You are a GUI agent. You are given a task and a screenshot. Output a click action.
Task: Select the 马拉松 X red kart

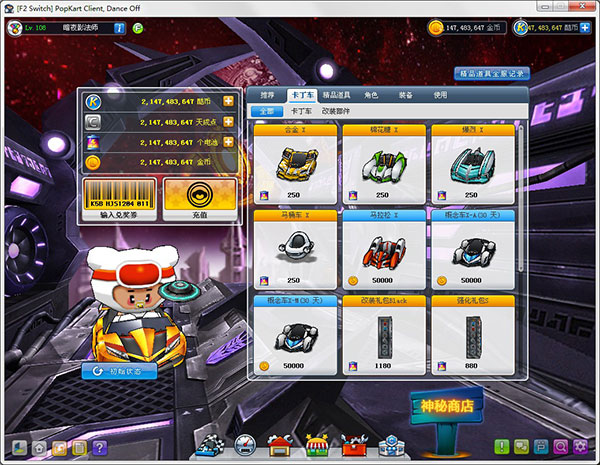[x=382, y=248]
